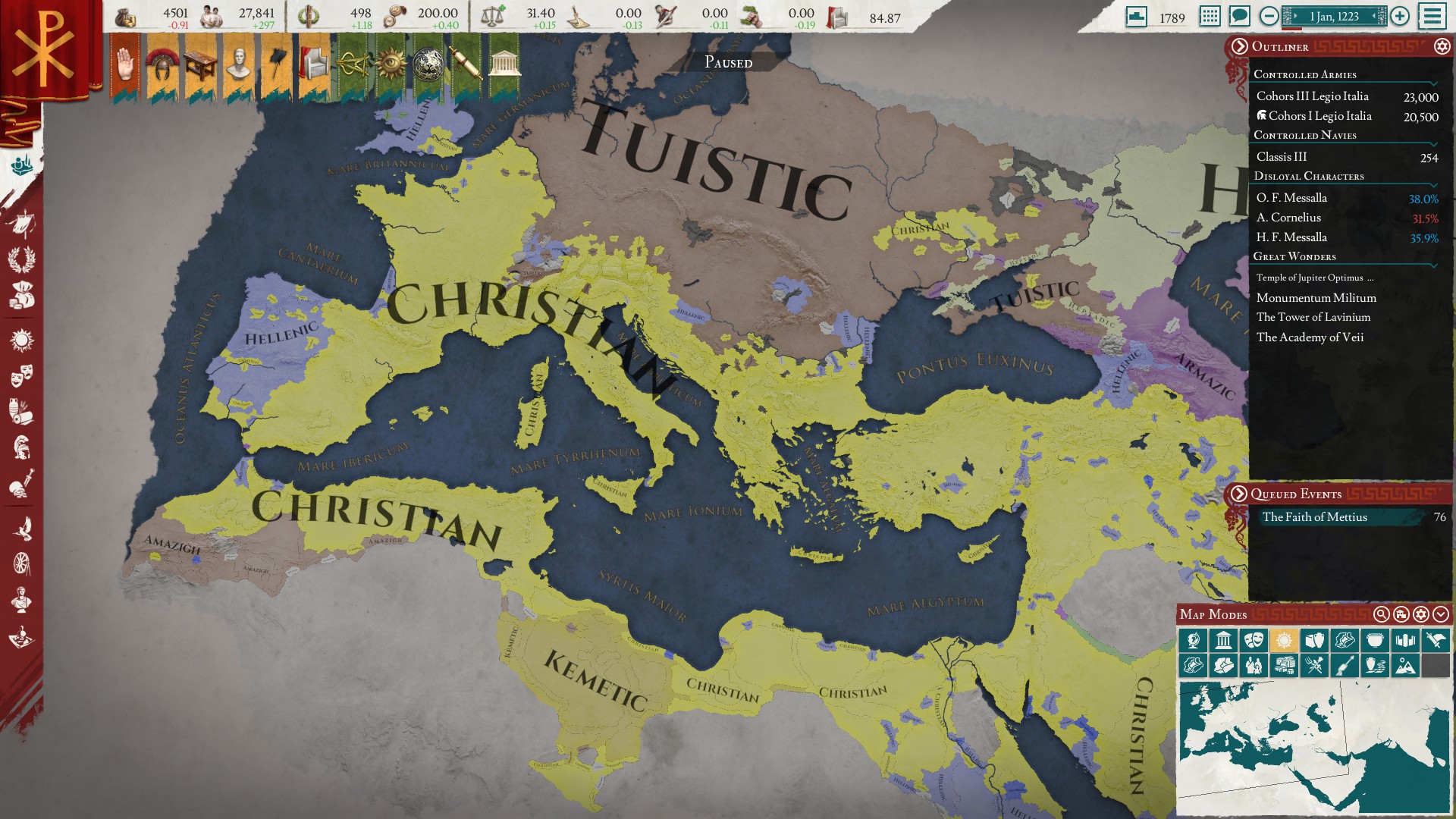Screen dimensions: 1456x819
Task: Open map mode search magnifier in Map Modes
Action: point(1381,615)
